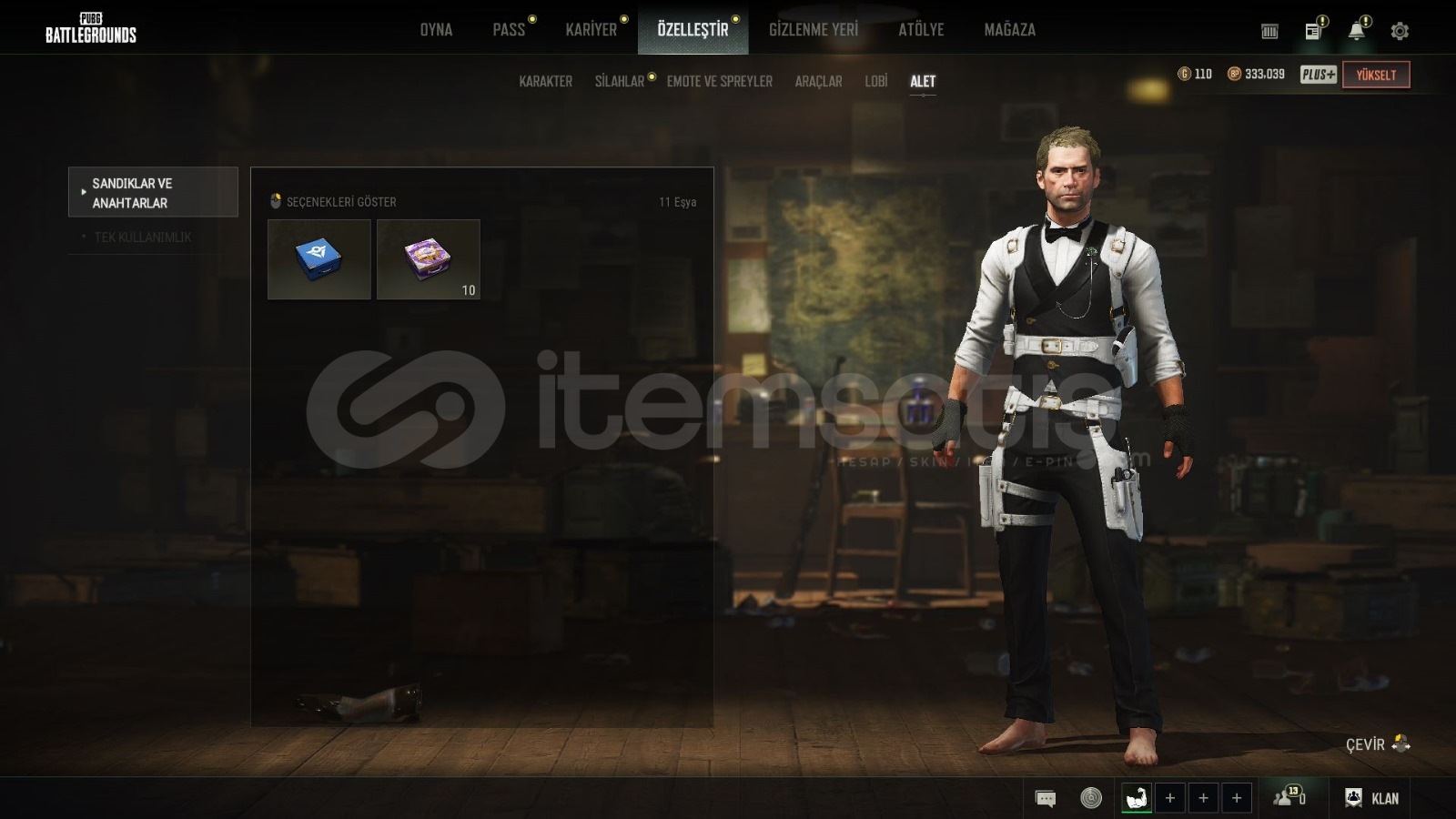Open the friends list icon showing 13
1456x819 pixels.
coord(1288,797)
